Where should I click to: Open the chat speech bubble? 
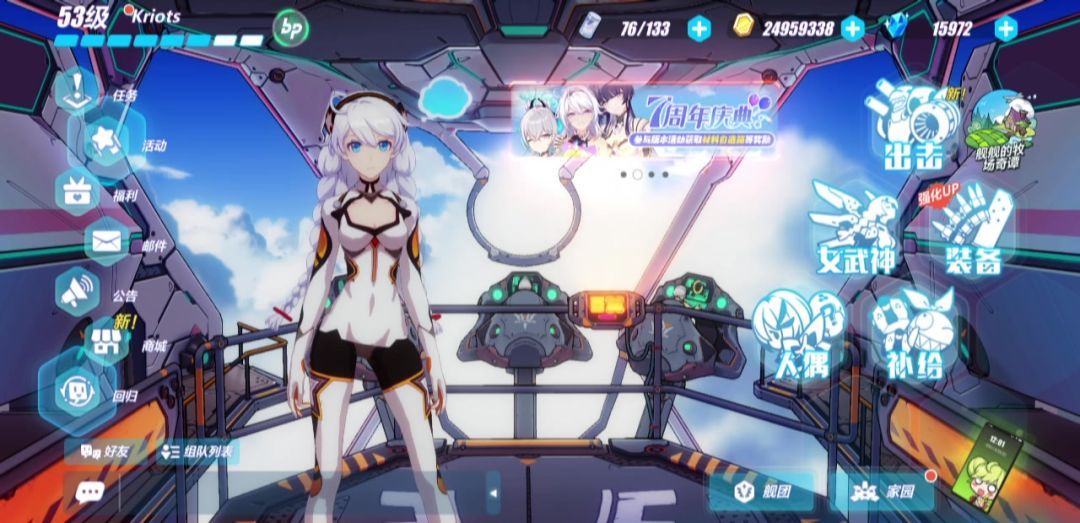point(90,492)
